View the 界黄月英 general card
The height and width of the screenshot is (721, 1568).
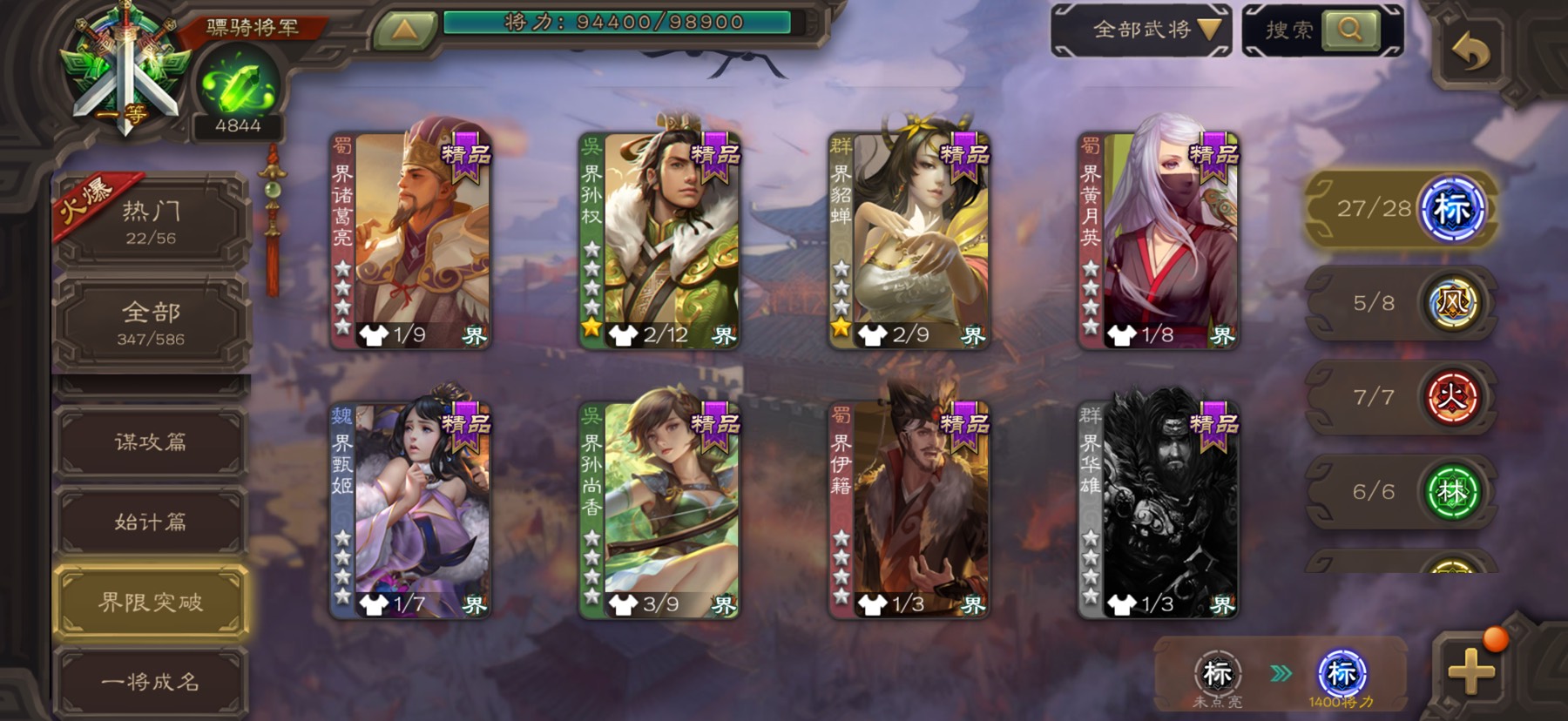pos(1158,241)
